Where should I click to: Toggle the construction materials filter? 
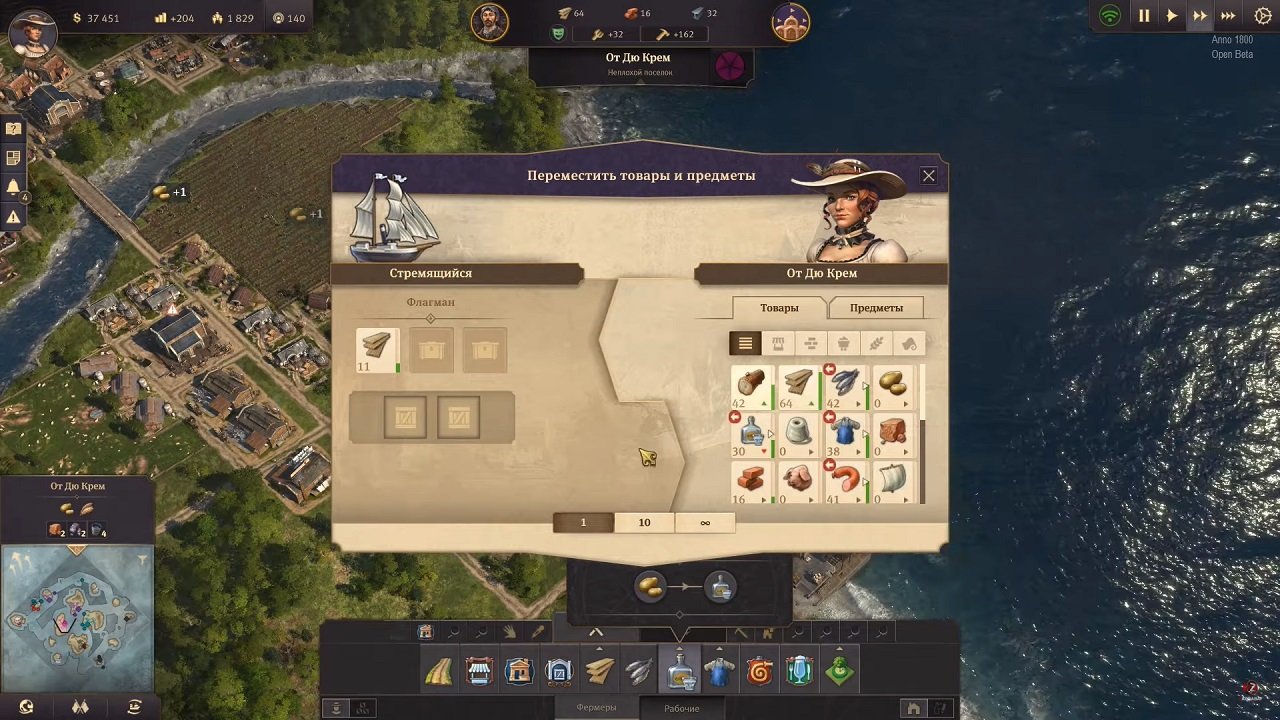pos(812,343)
